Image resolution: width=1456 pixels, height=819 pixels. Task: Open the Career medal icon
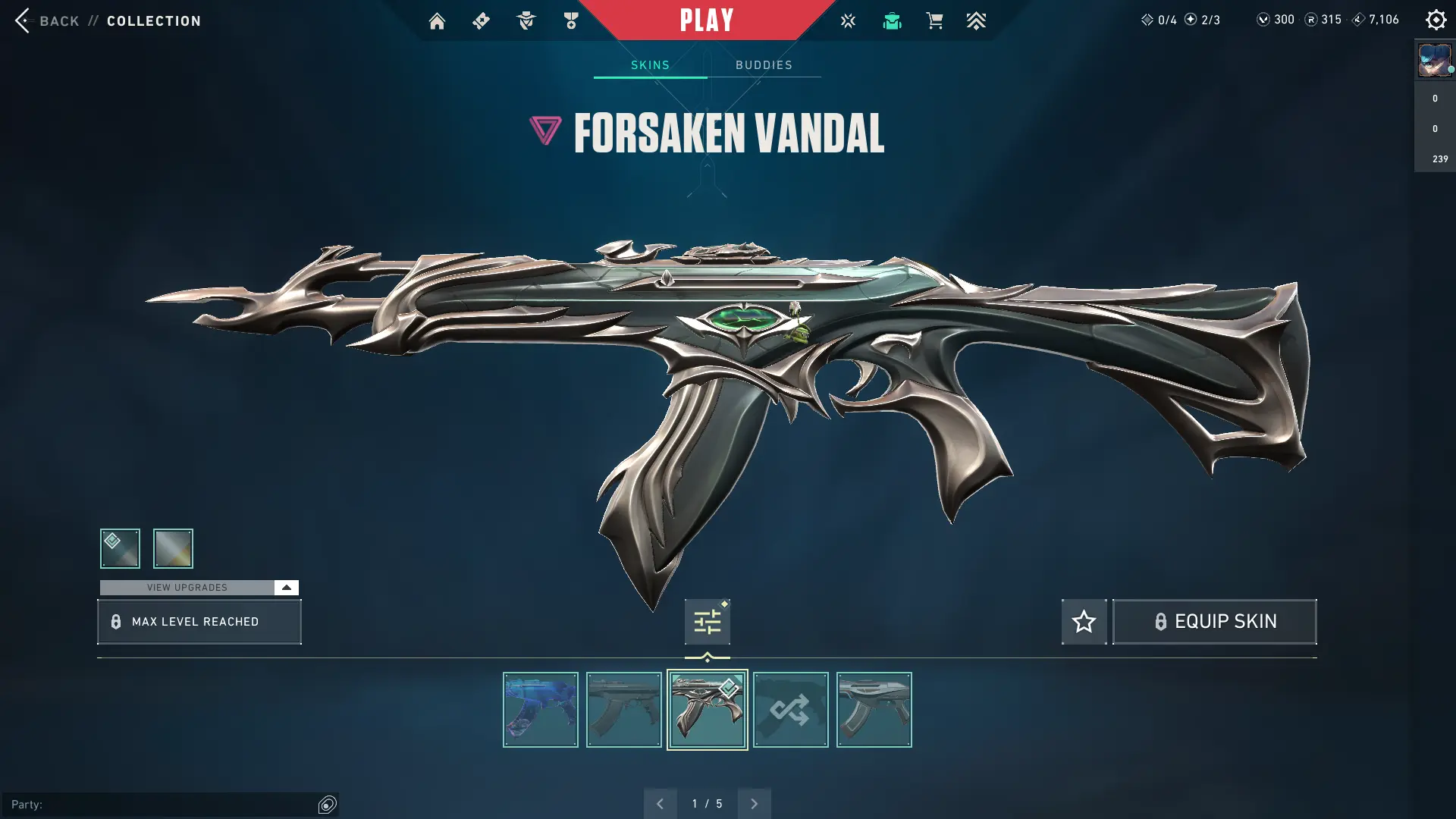click(x=571, y=20)
